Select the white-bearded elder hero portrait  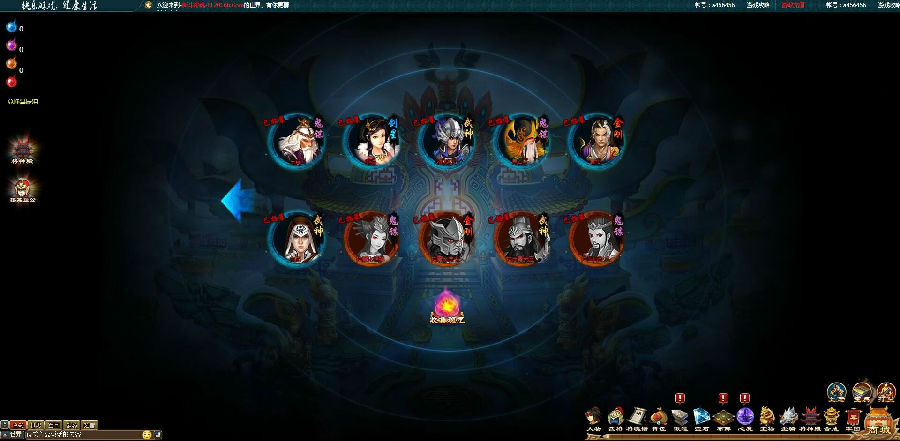tap(298, 141)
